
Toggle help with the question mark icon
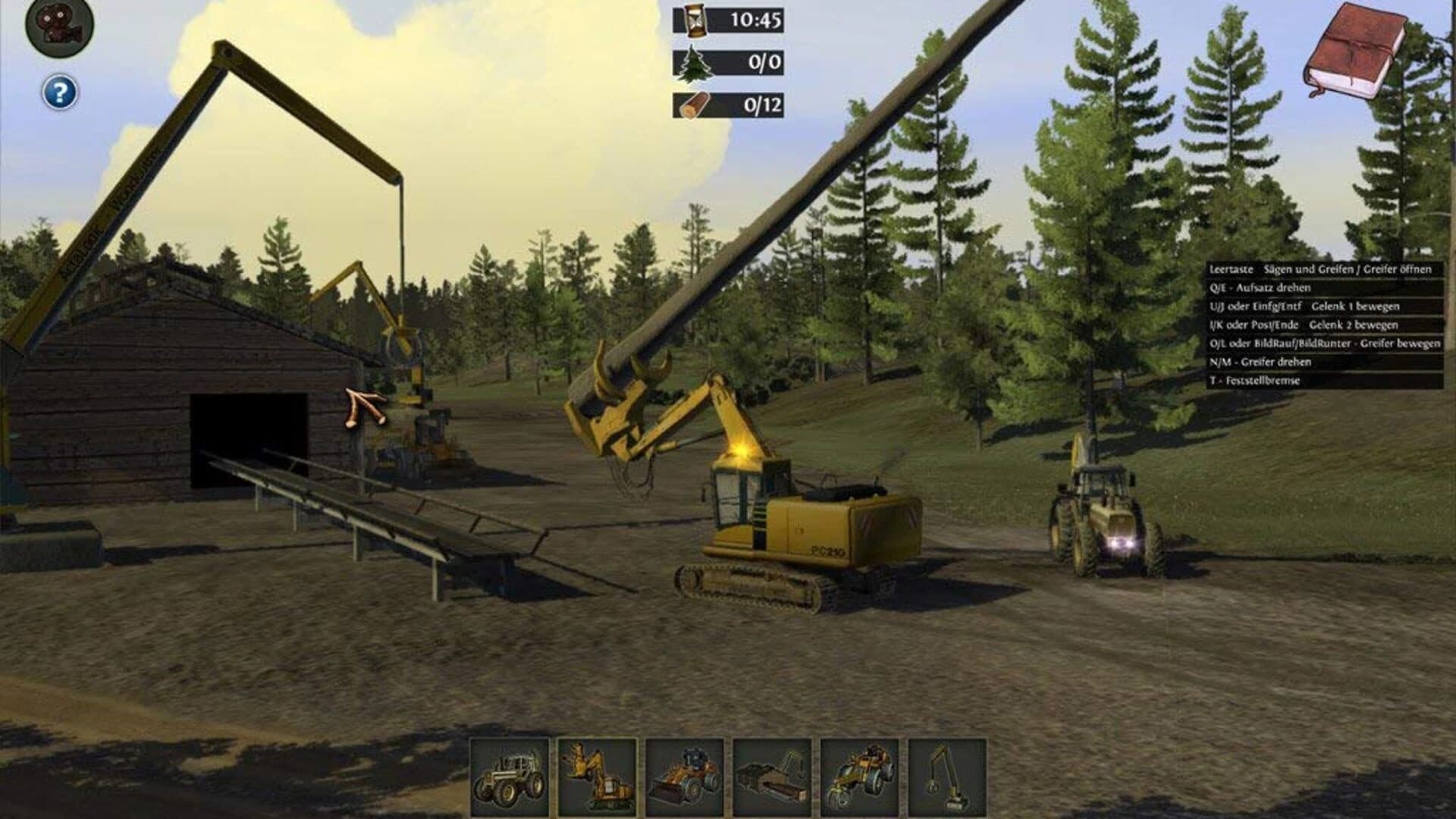click(x=59, y=93)
